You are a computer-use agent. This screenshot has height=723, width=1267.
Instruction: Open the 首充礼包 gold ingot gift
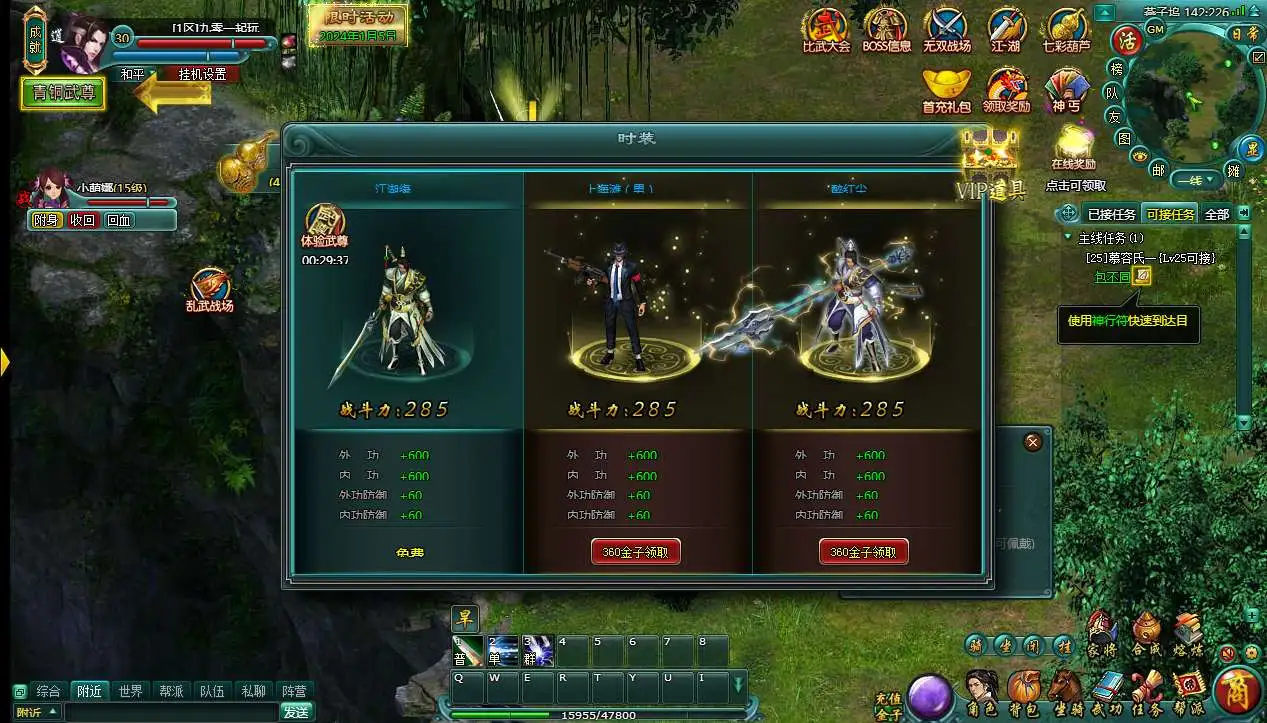[x=946, y=90]
